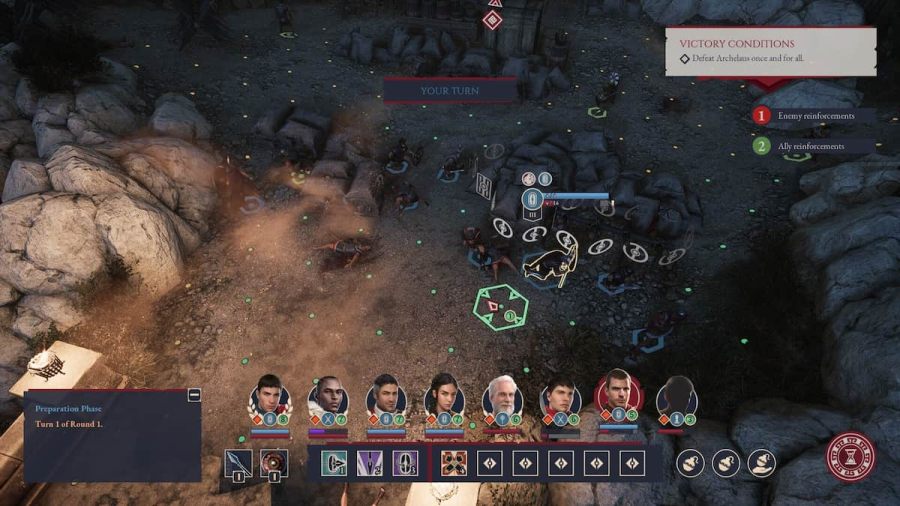Open the Enemy reinforcements tracker entry
Viewport: 900px width, 506px height.
pyautogui.click(x=815, y=116)
